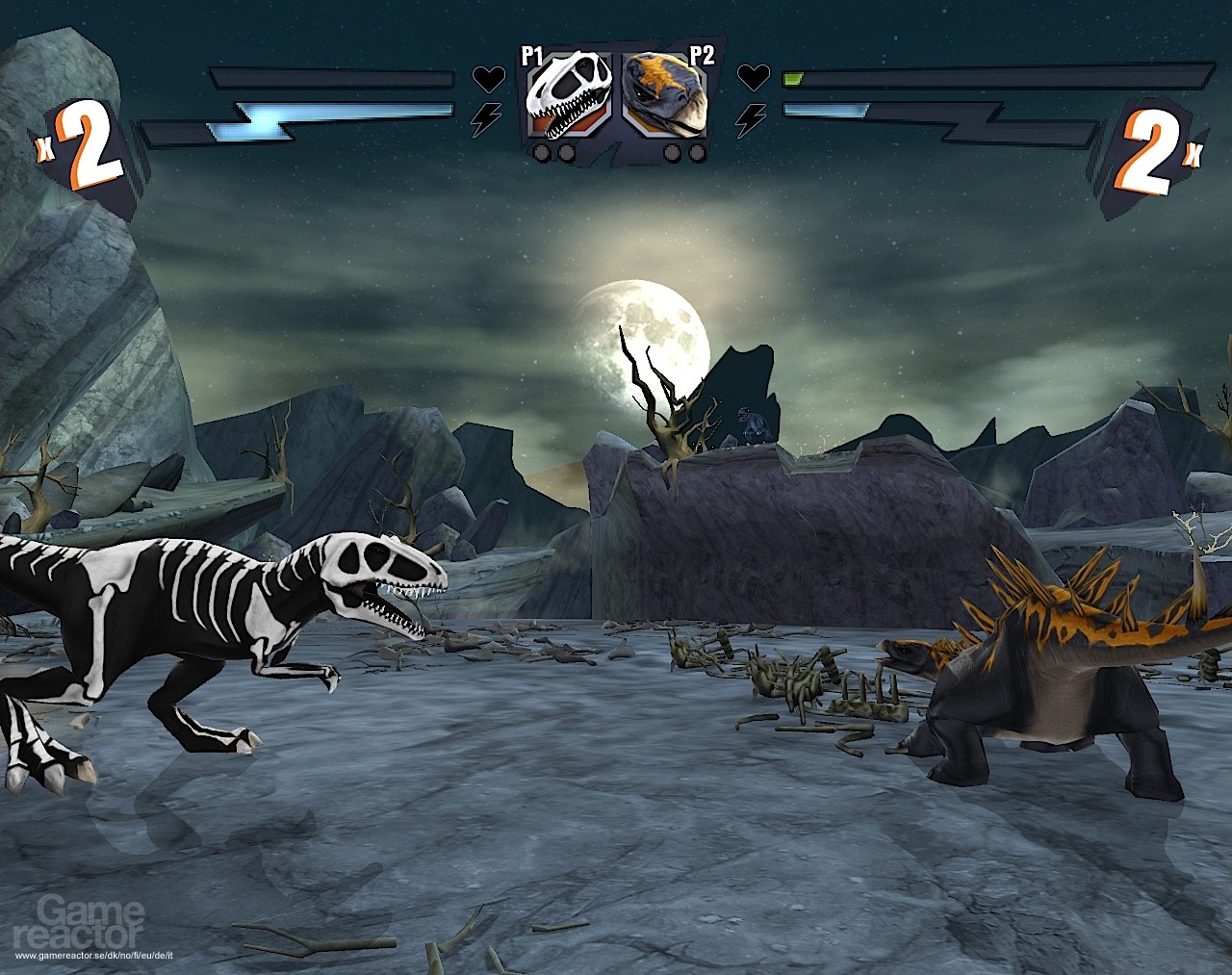Toggle the first round dot under P2's portrait
This screenshot has width=1232, height=975.
[x=673, y=153]
